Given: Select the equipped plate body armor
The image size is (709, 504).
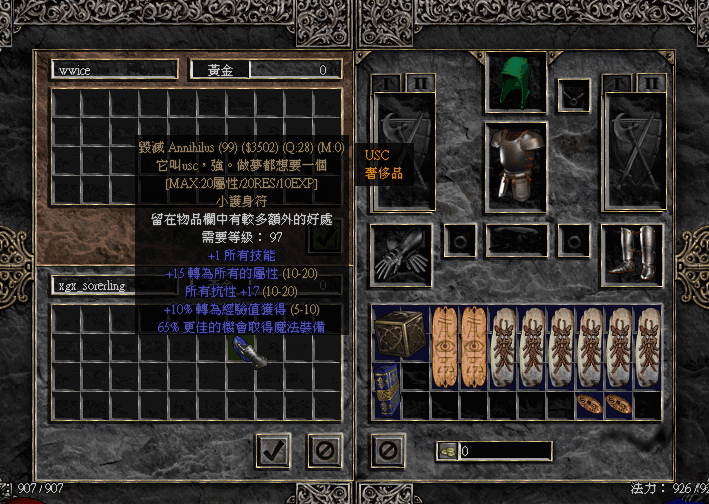Looking at the screenshot, I should point(515,161).
